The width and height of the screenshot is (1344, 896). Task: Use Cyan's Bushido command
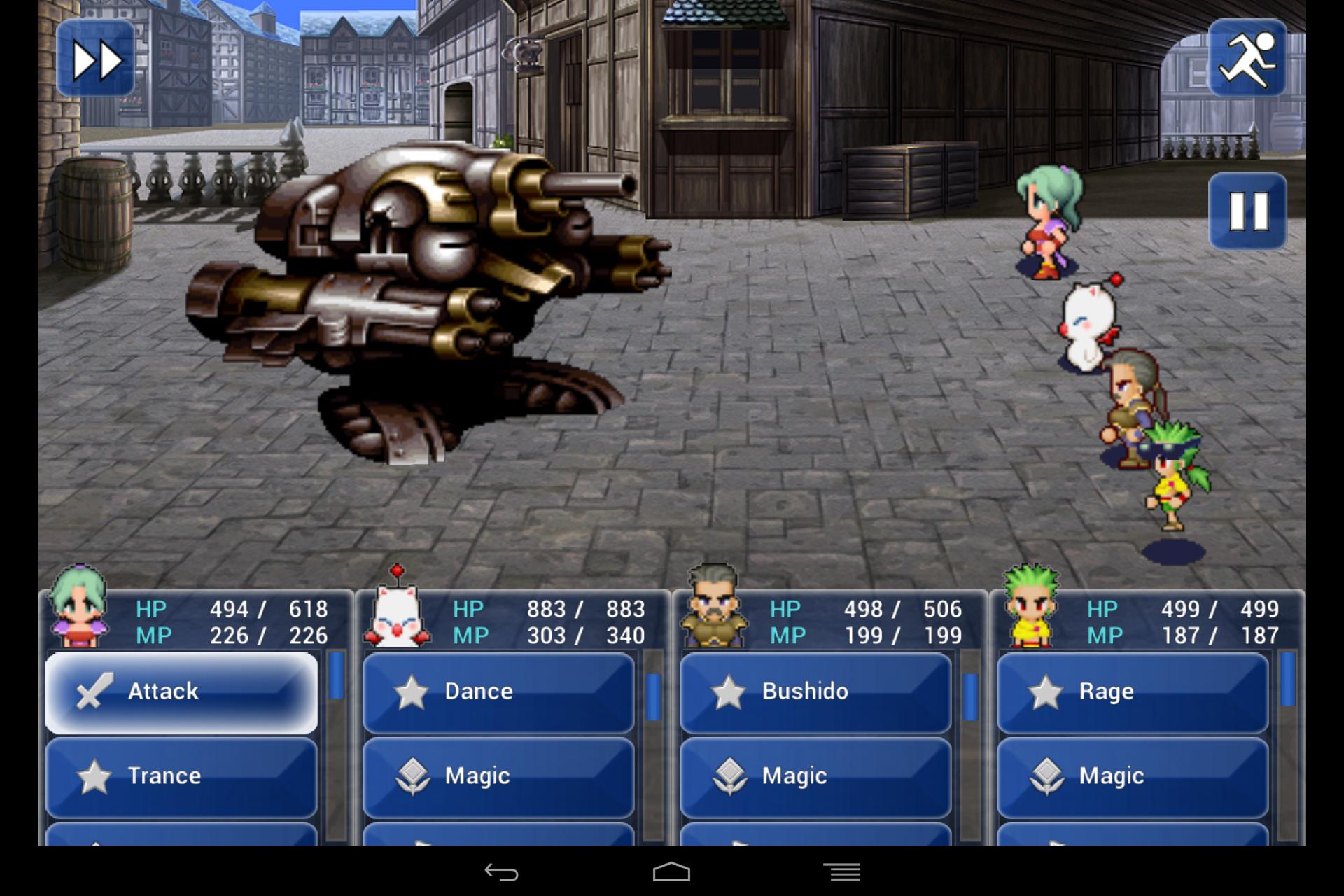[x=815, y=692]
